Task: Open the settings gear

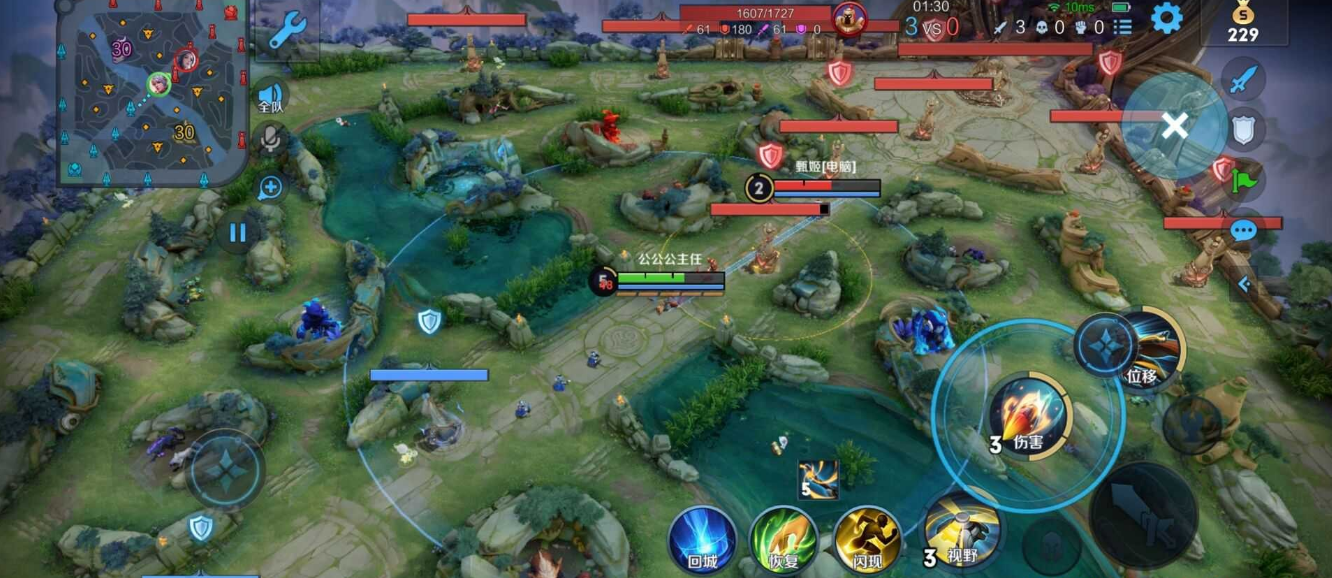Action: tap(1167, 19)
